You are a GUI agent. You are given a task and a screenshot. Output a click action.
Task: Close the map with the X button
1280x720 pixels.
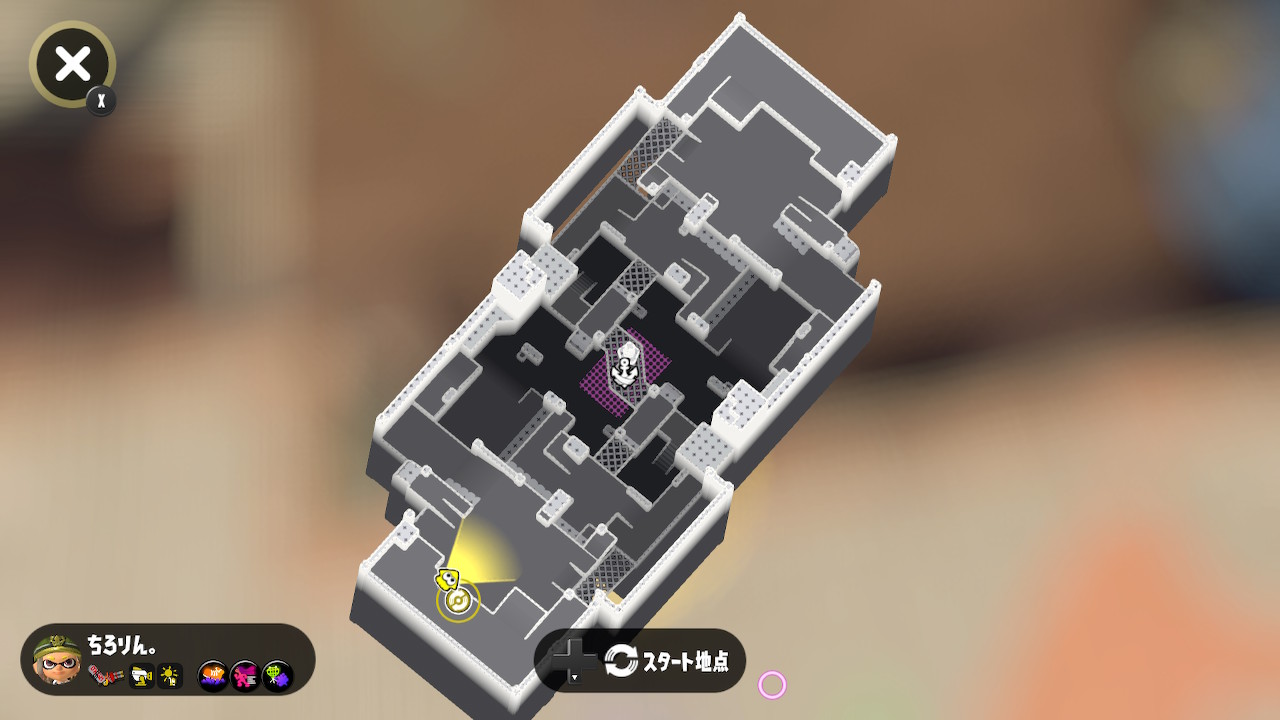72,65
